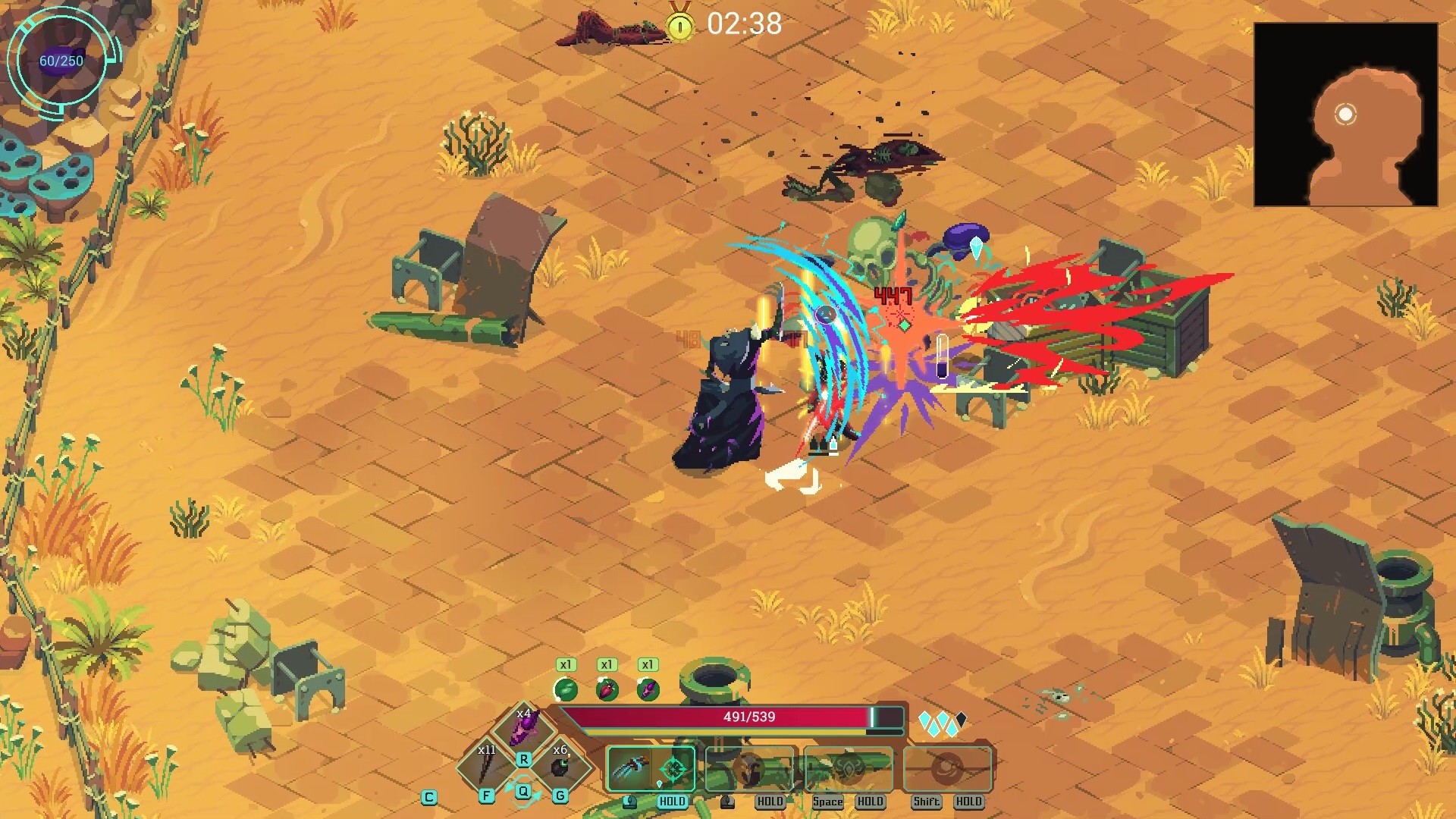Image resolution: width=1456 pixels, height=819 pixels.
Task: Select the second weapon slot with skull icon
Action: (x=748, y=768)
